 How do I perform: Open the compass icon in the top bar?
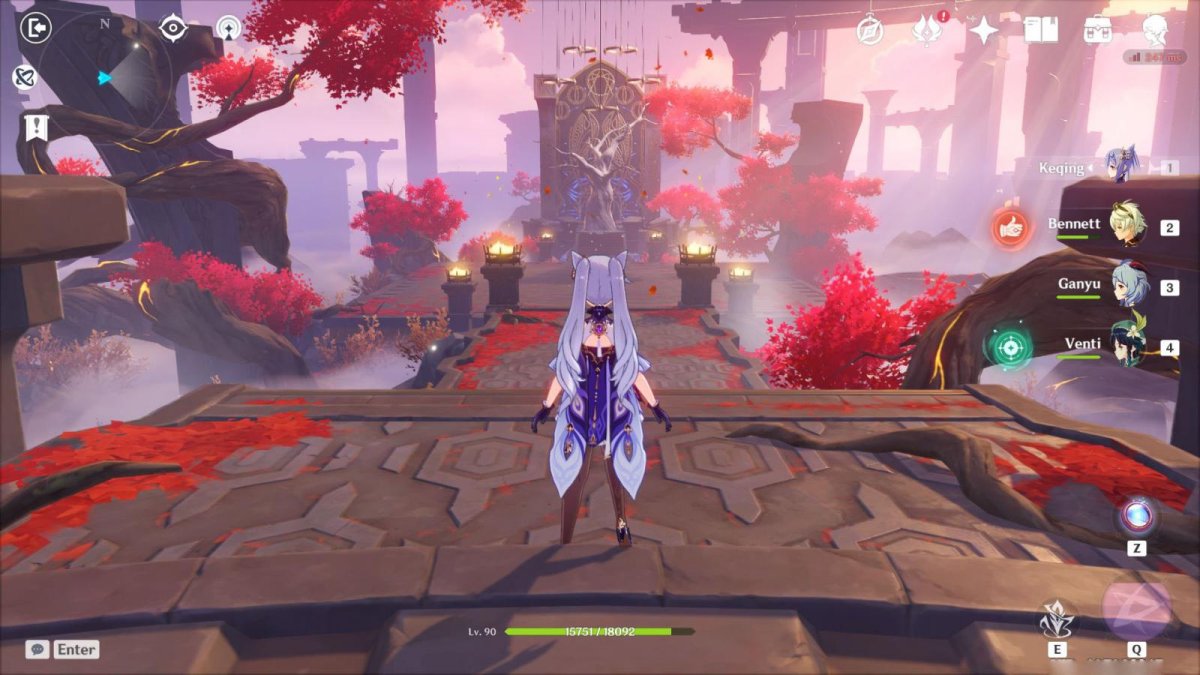tap(871, 30)
